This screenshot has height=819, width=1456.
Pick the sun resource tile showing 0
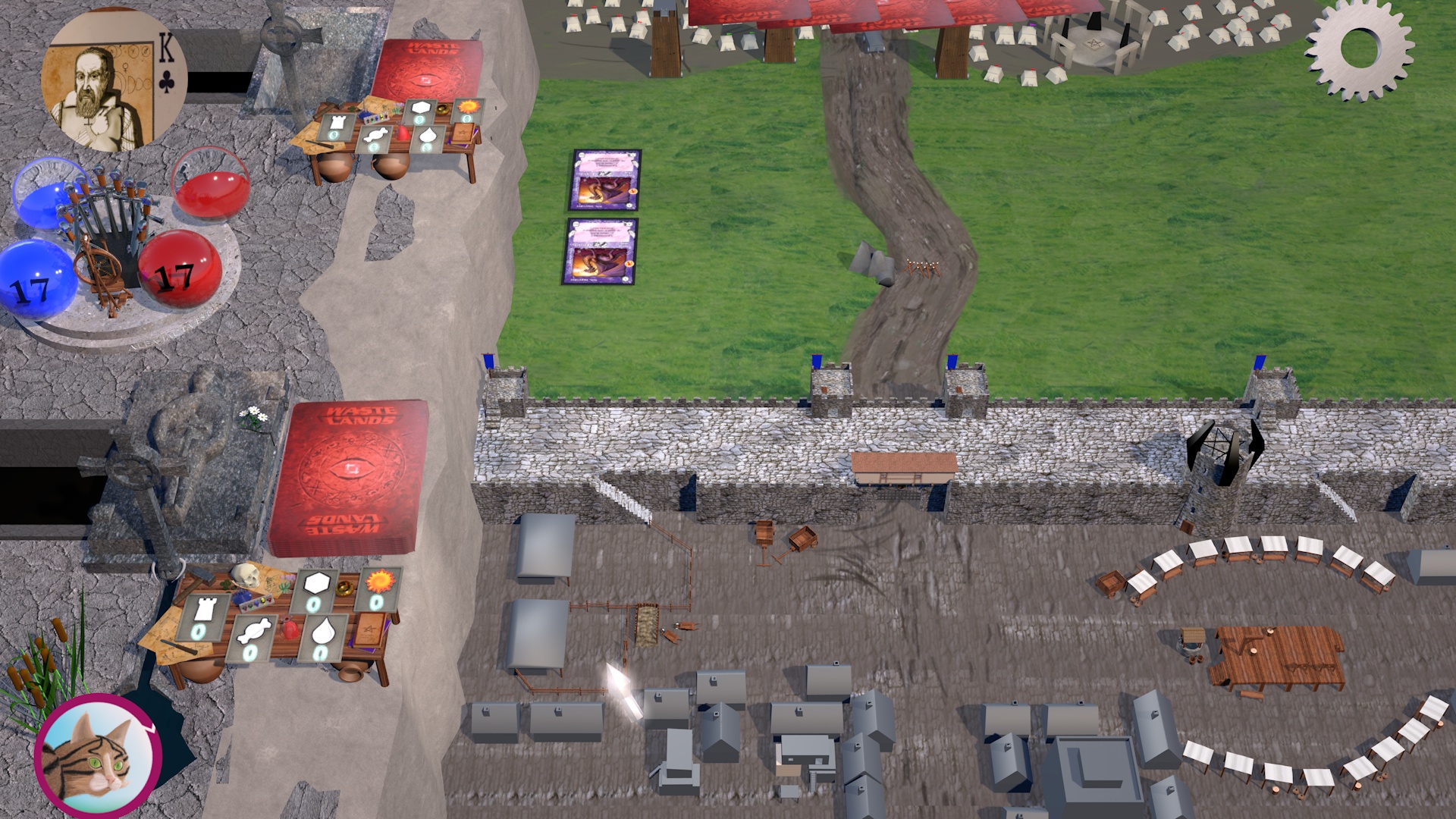[377, 589]
